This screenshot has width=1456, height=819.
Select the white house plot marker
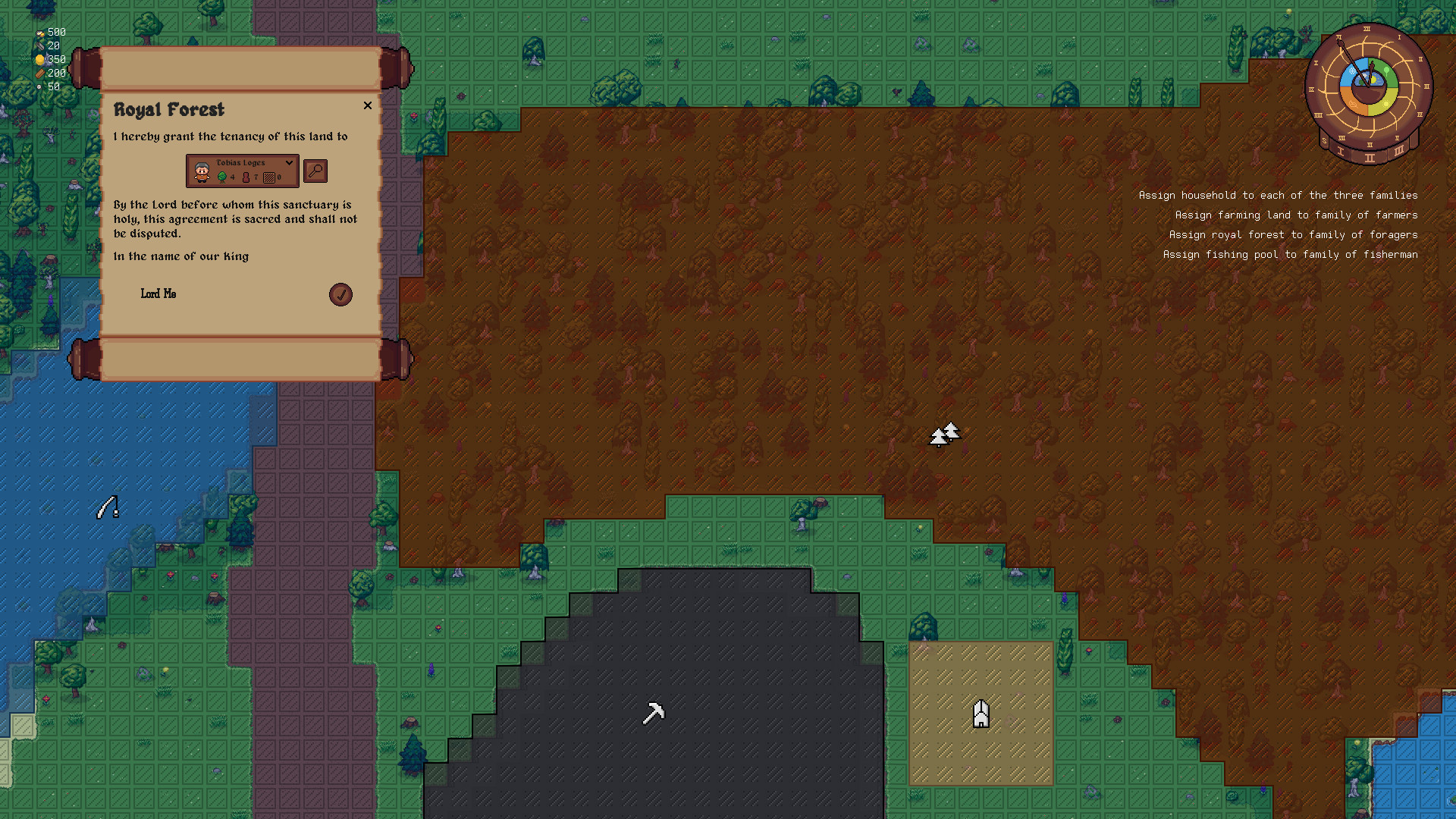[x=981, y=714]
